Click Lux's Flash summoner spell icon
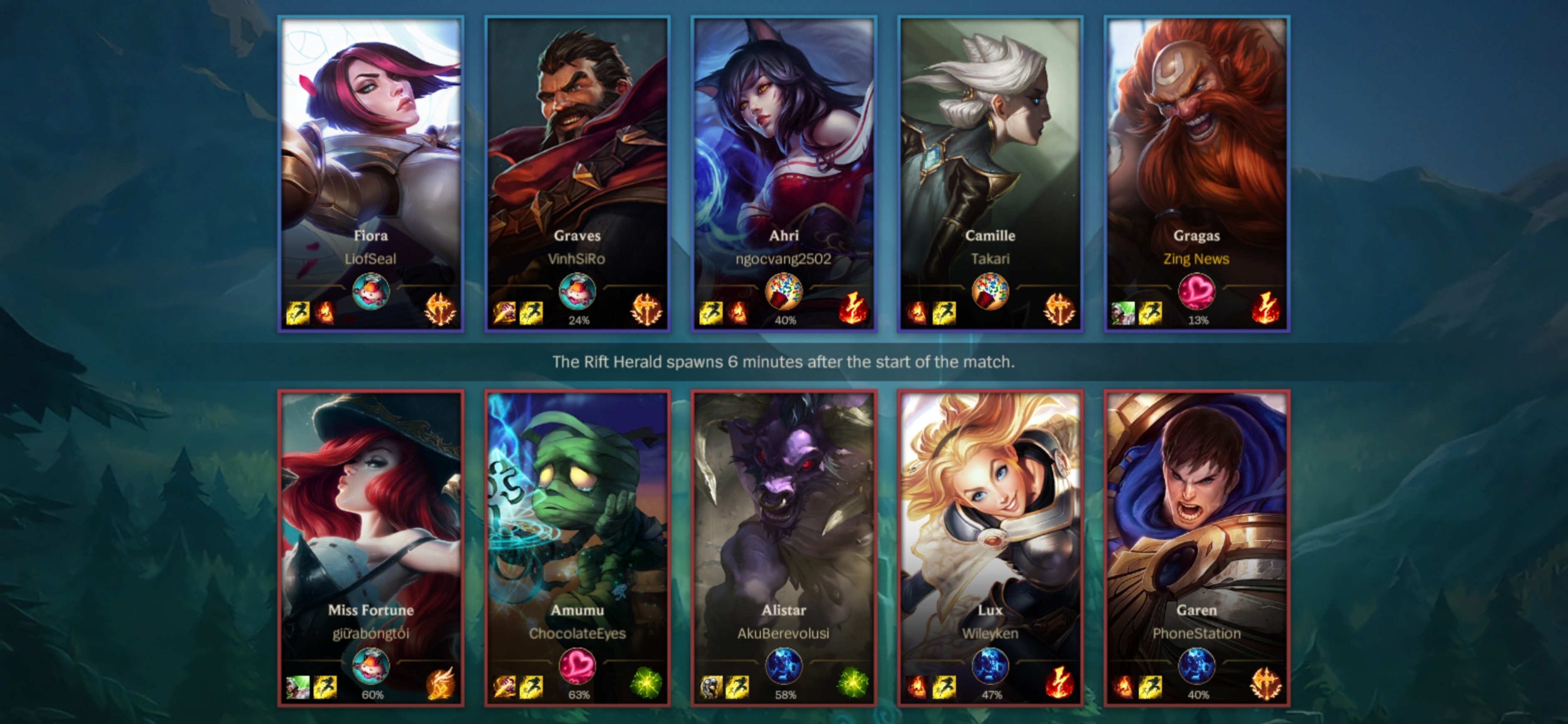The height and width of the screenshot is (724, 1568). [944, 687]
